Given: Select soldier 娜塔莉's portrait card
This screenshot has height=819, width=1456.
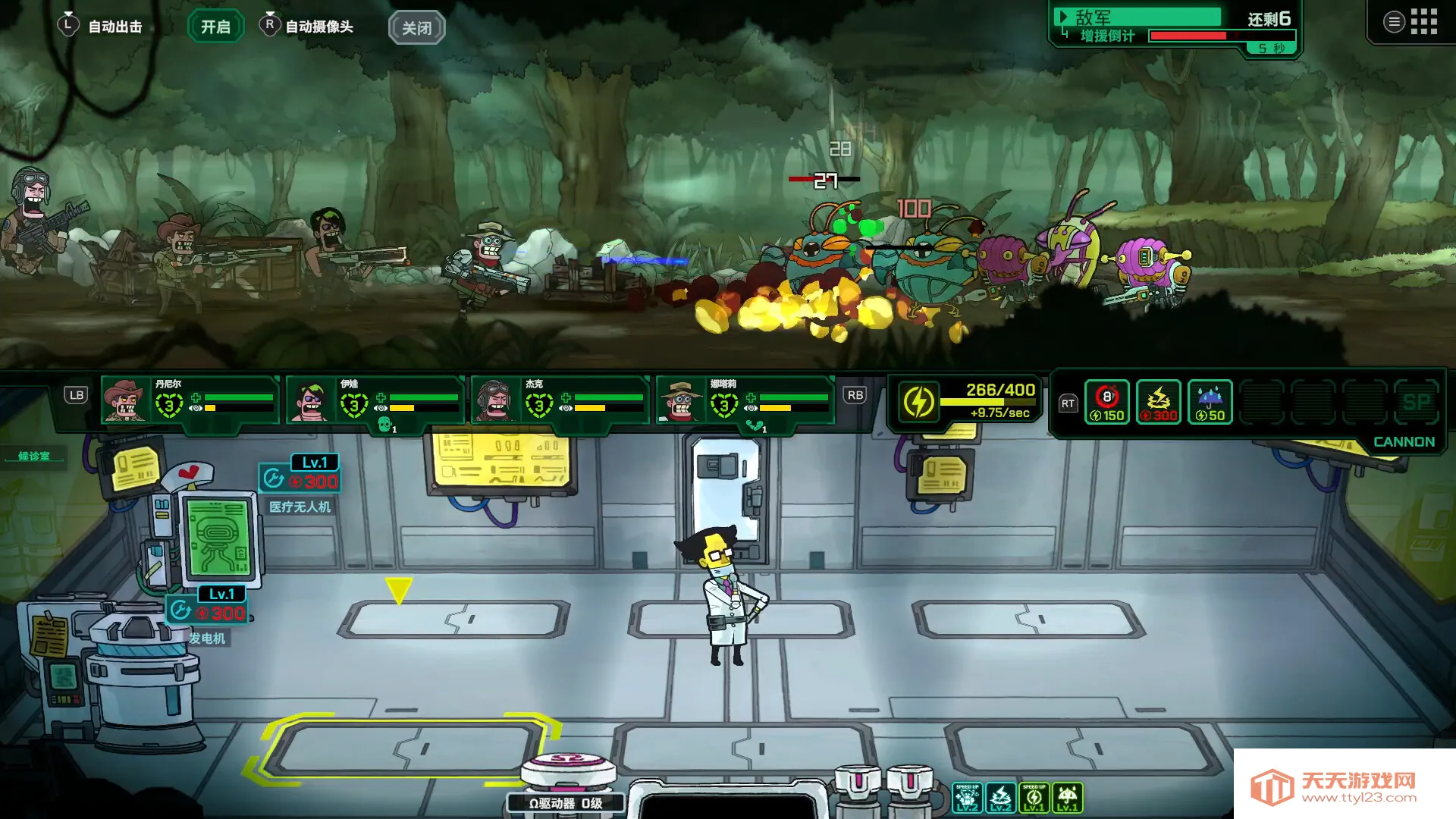Looking at the screenshot, I should [745, 399].
